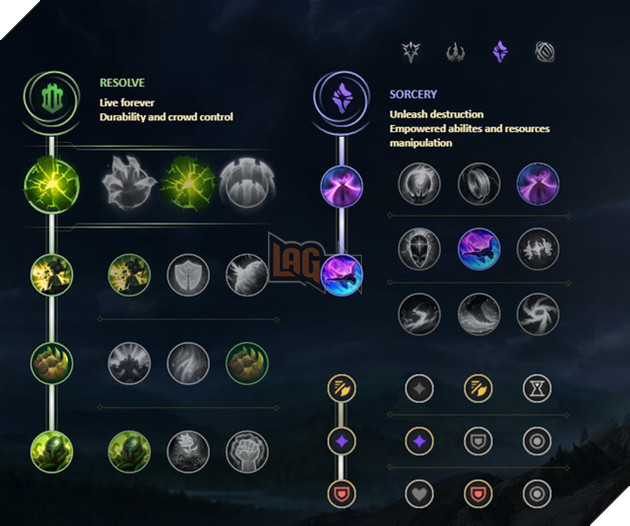The height and width of the screenshot is (526, 630).
Task: Pick the Absolute Focus rune
Action: click(x=538, y=247)
